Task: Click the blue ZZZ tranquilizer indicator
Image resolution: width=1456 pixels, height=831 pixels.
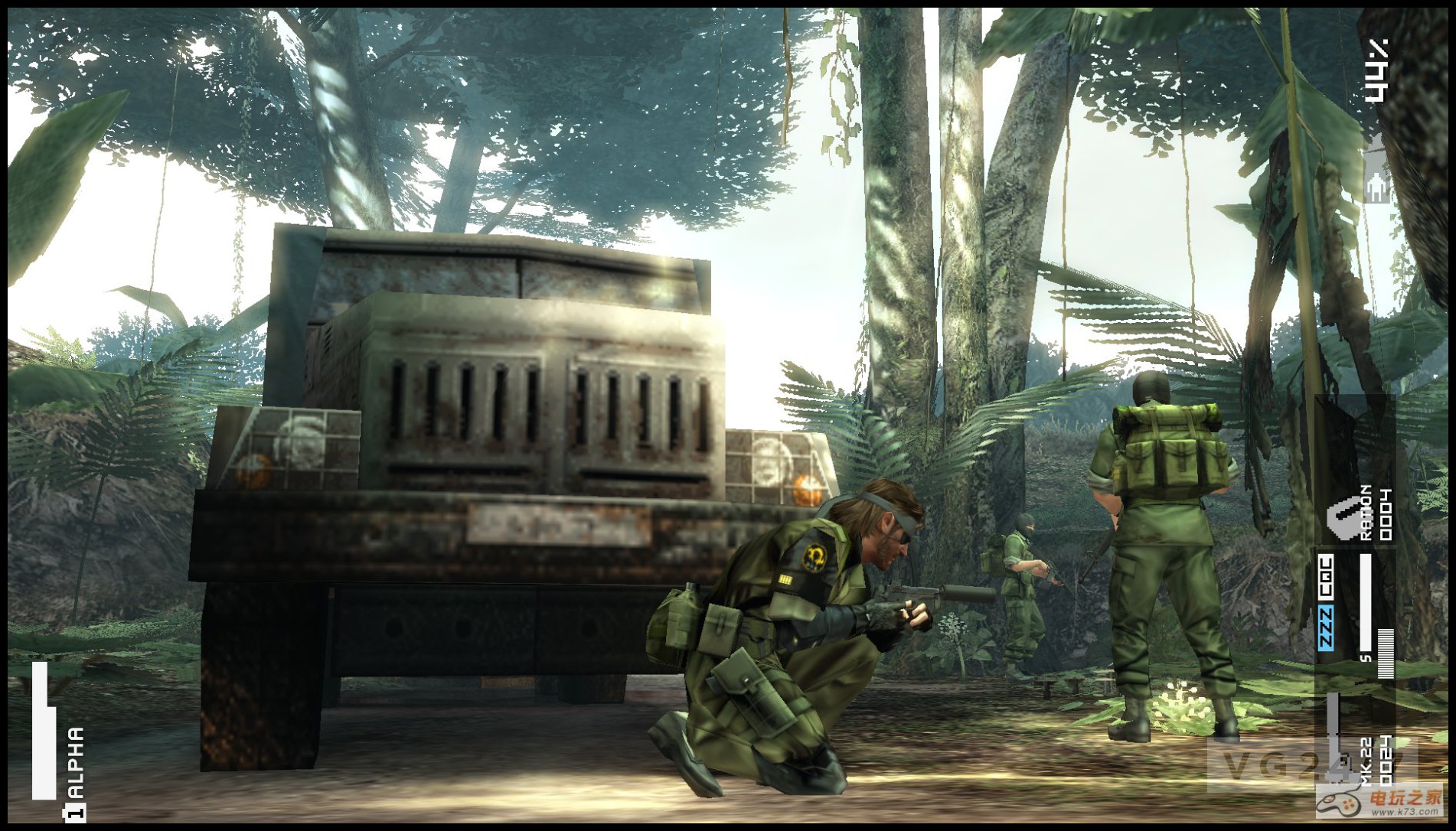Action: 1325,627
